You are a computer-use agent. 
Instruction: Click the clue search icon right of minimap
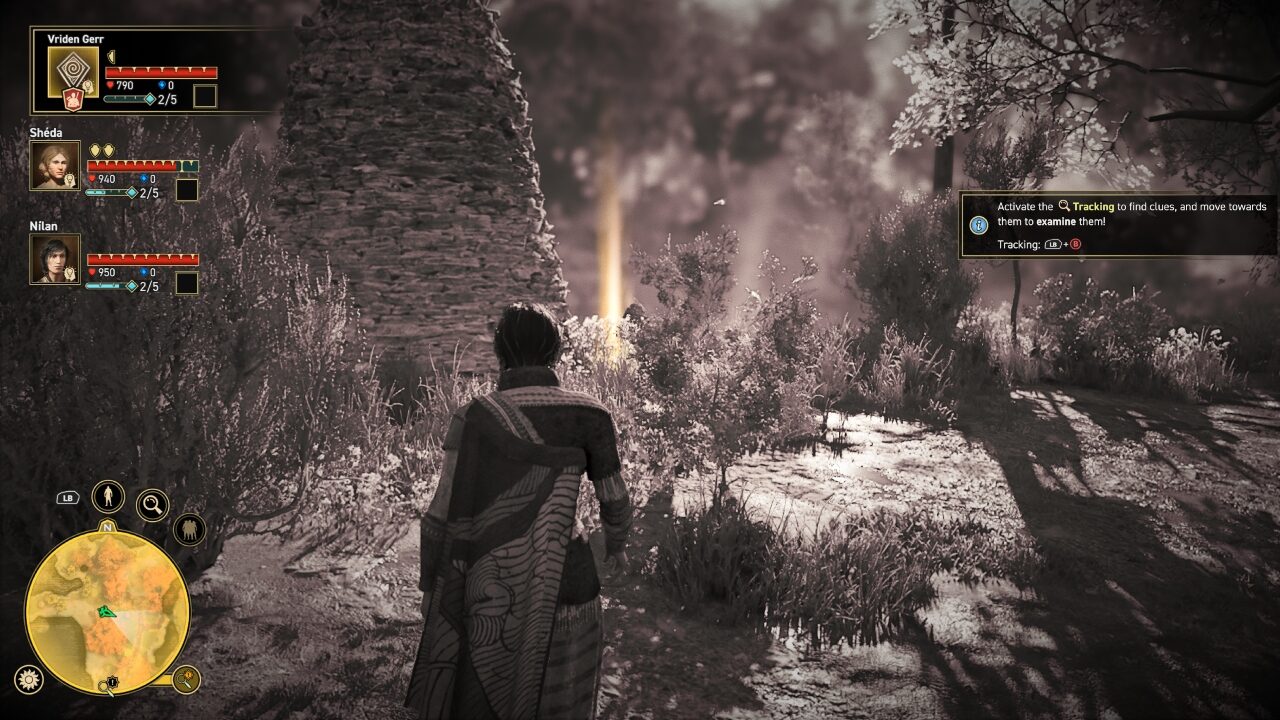186,680
